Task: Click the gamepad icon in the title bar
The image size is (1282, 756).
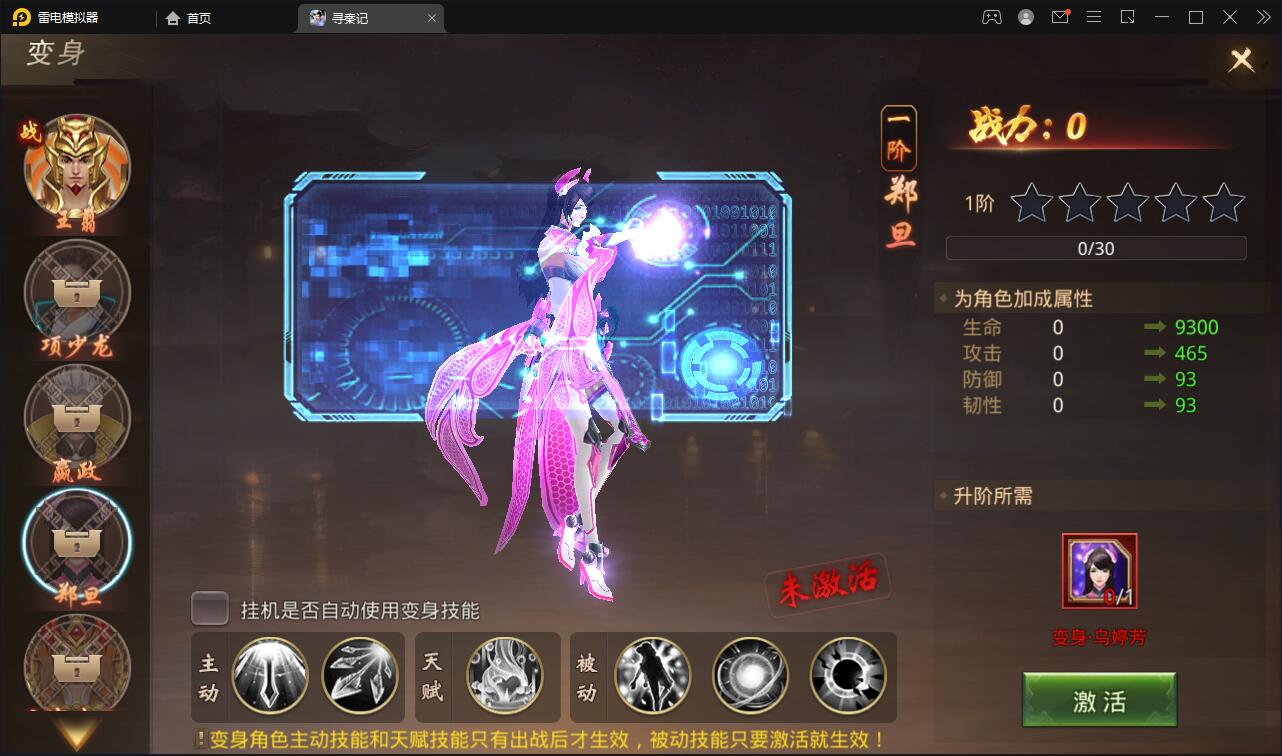Action: (x=990, y=17)
